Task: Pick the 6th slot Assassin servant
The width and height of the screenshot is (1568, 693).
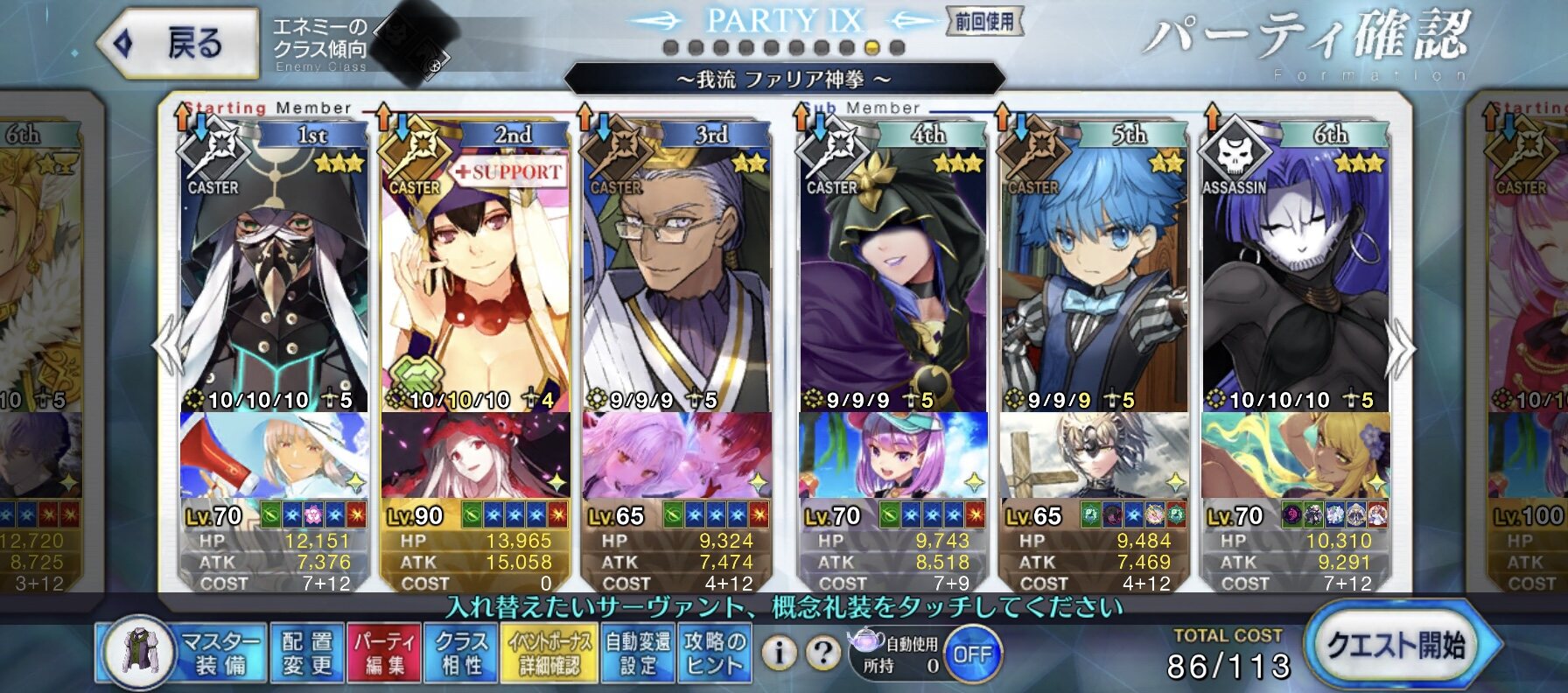Action: point(1295,271)
